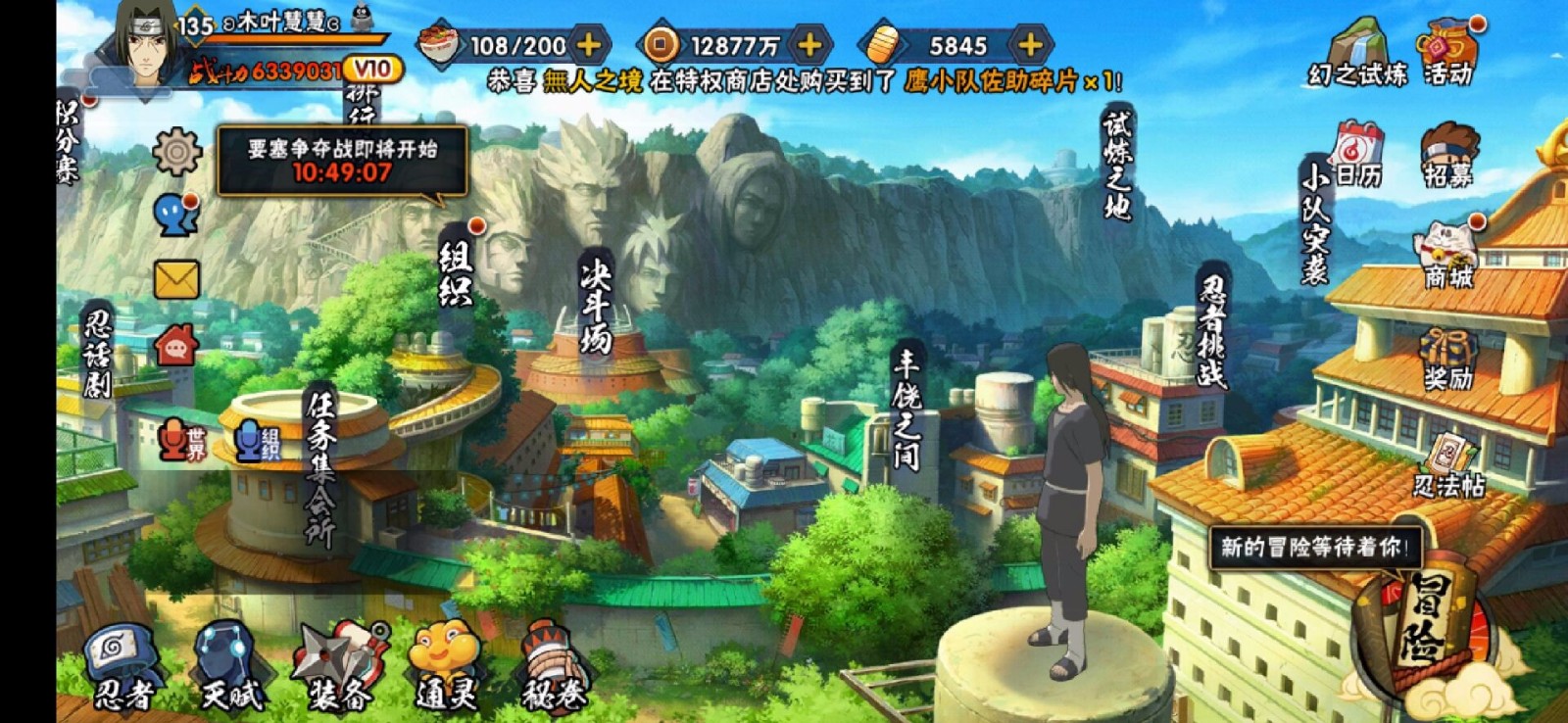Image resolution: width=1568 pixels, height=723 pixels.
Task: Add ramen with the 108/200 plus button
Action: coord(587,44)
